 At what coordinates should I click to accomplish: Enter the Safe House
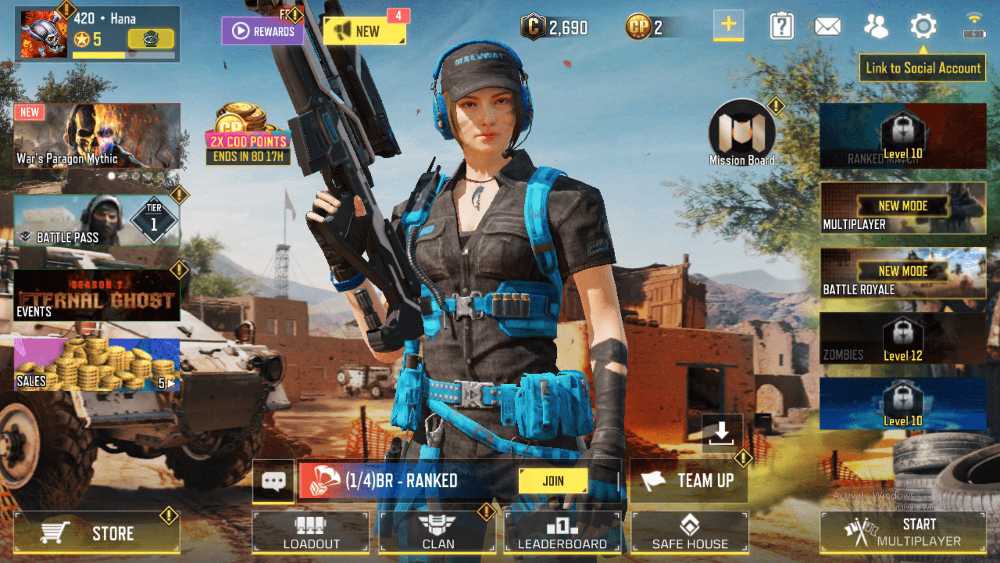click(x=689, y=532)
